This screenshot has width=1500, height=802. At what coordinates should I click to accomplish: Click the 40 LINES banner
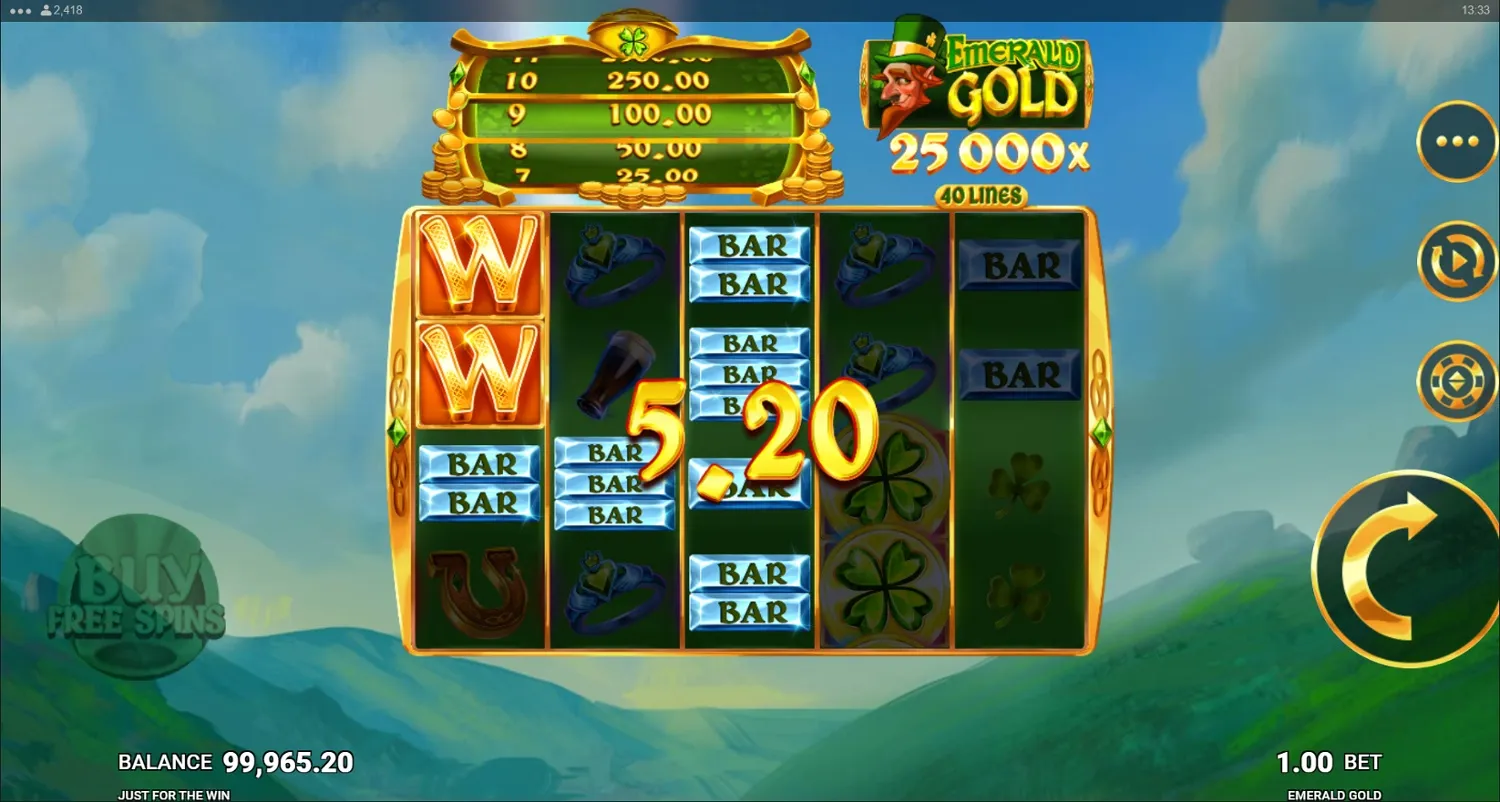[983, 196]
